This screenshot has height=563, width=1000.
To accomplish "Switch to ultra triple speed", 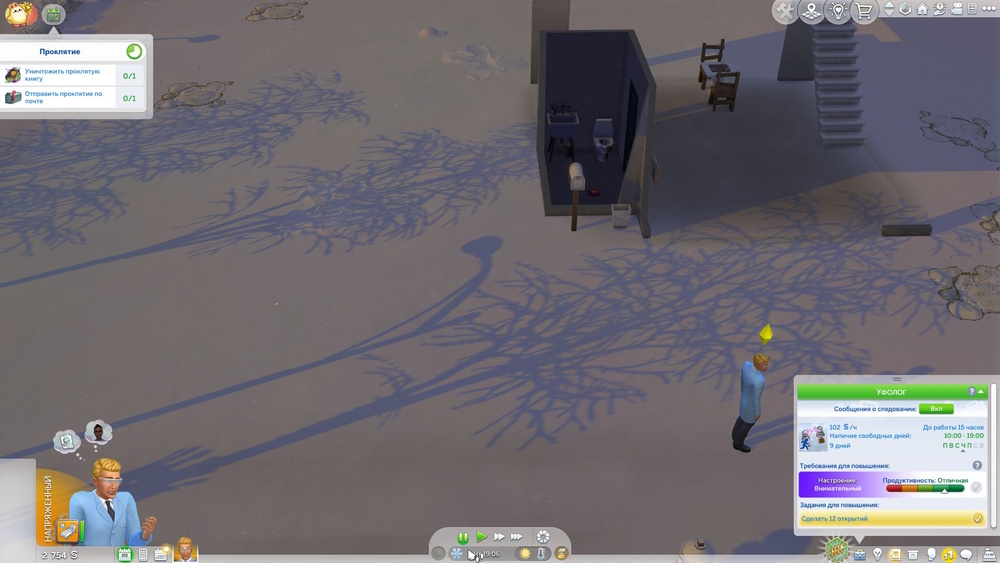I will (517, 537).
